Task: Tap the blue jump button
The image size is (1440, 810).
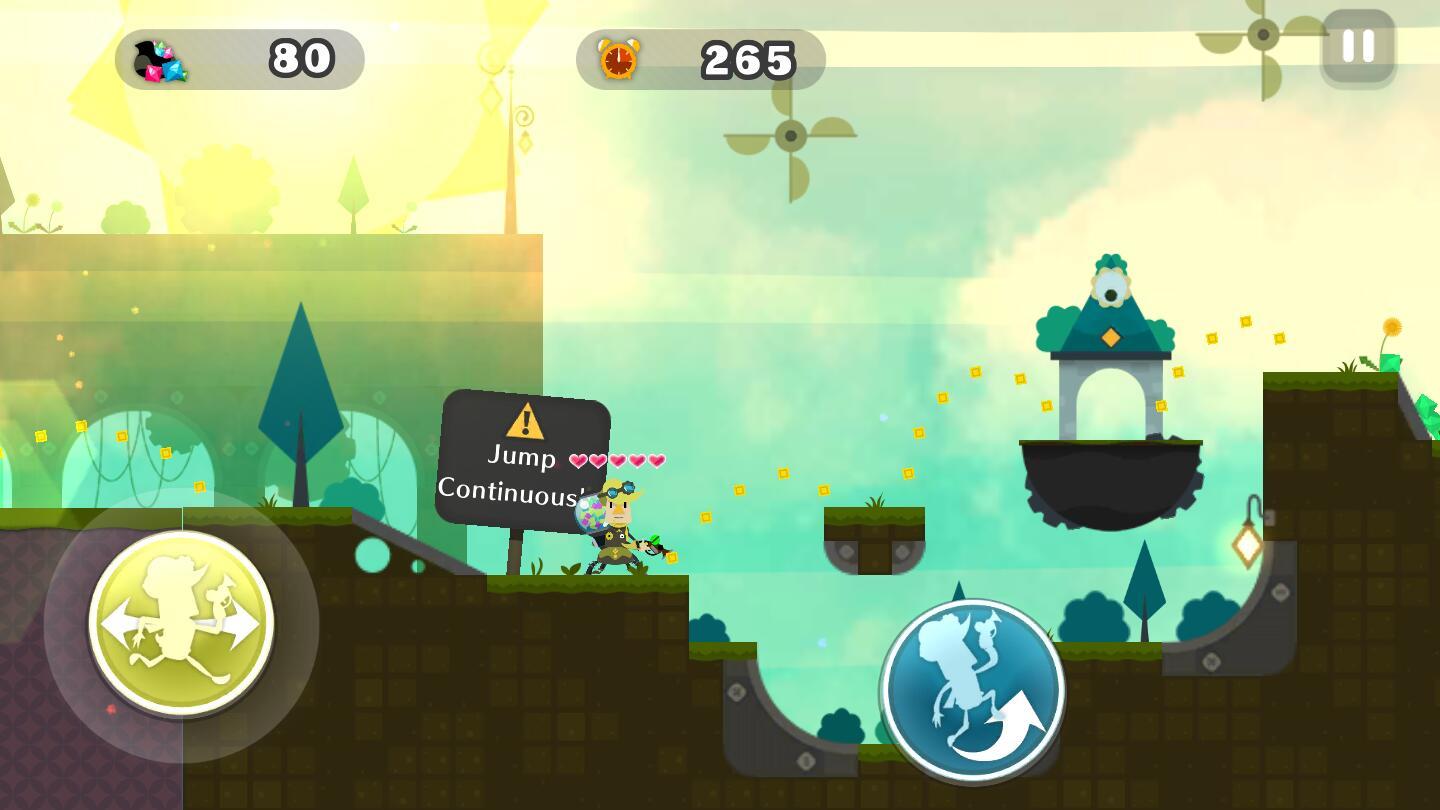Action: [972, 690]
